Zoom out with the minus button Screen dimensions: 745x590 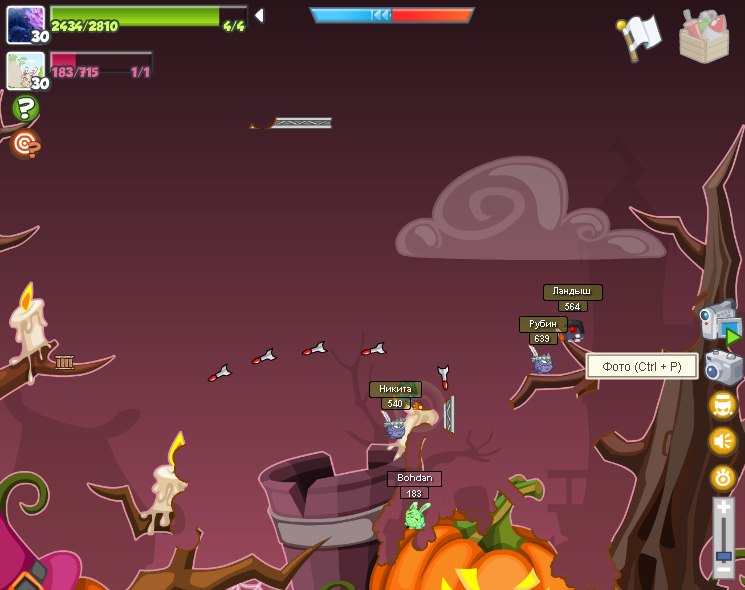pos(723,569)
